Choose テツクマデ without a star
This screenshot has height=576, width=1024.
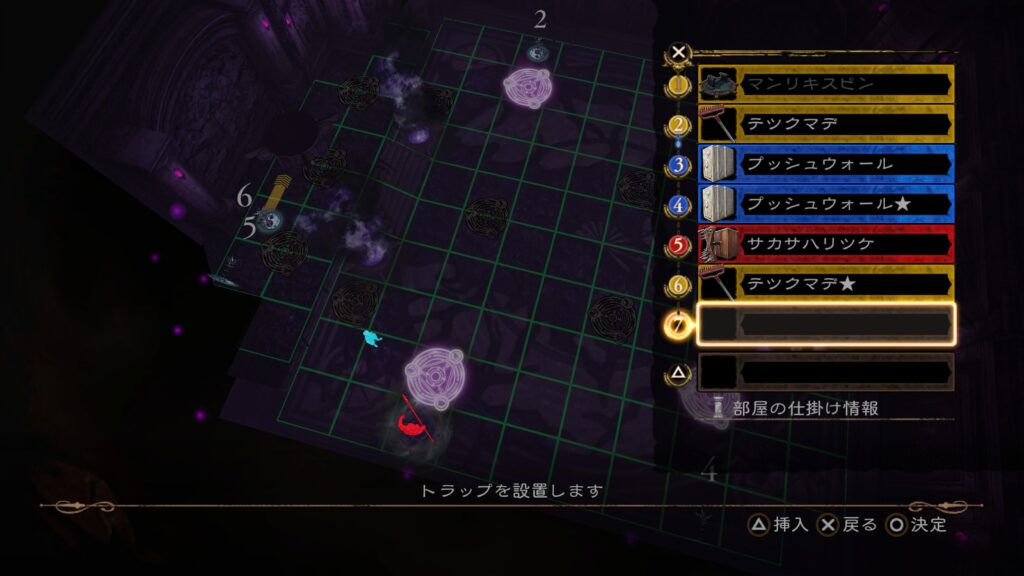825,125
